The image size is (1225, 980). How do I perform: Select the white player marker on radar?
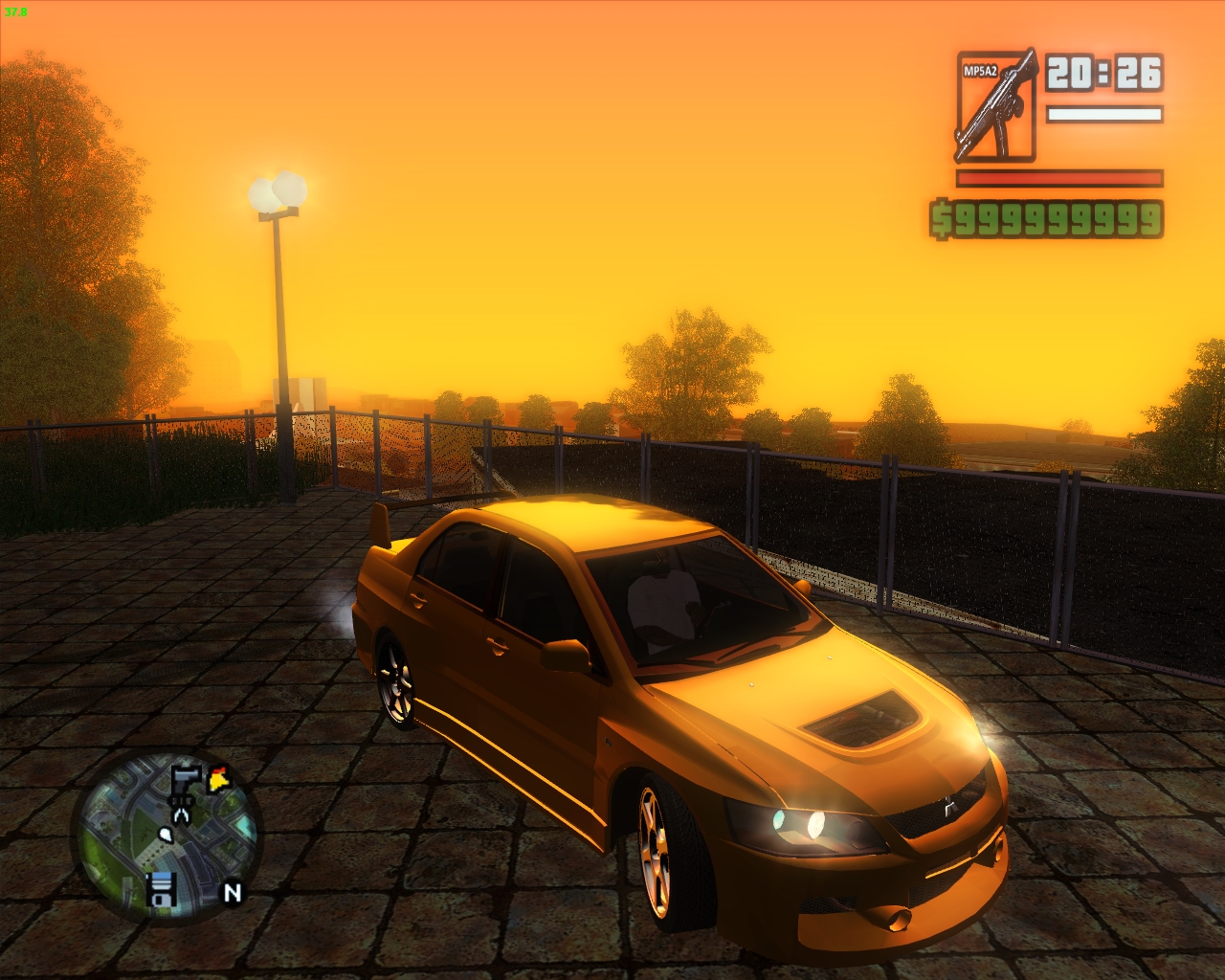(166, 835)
